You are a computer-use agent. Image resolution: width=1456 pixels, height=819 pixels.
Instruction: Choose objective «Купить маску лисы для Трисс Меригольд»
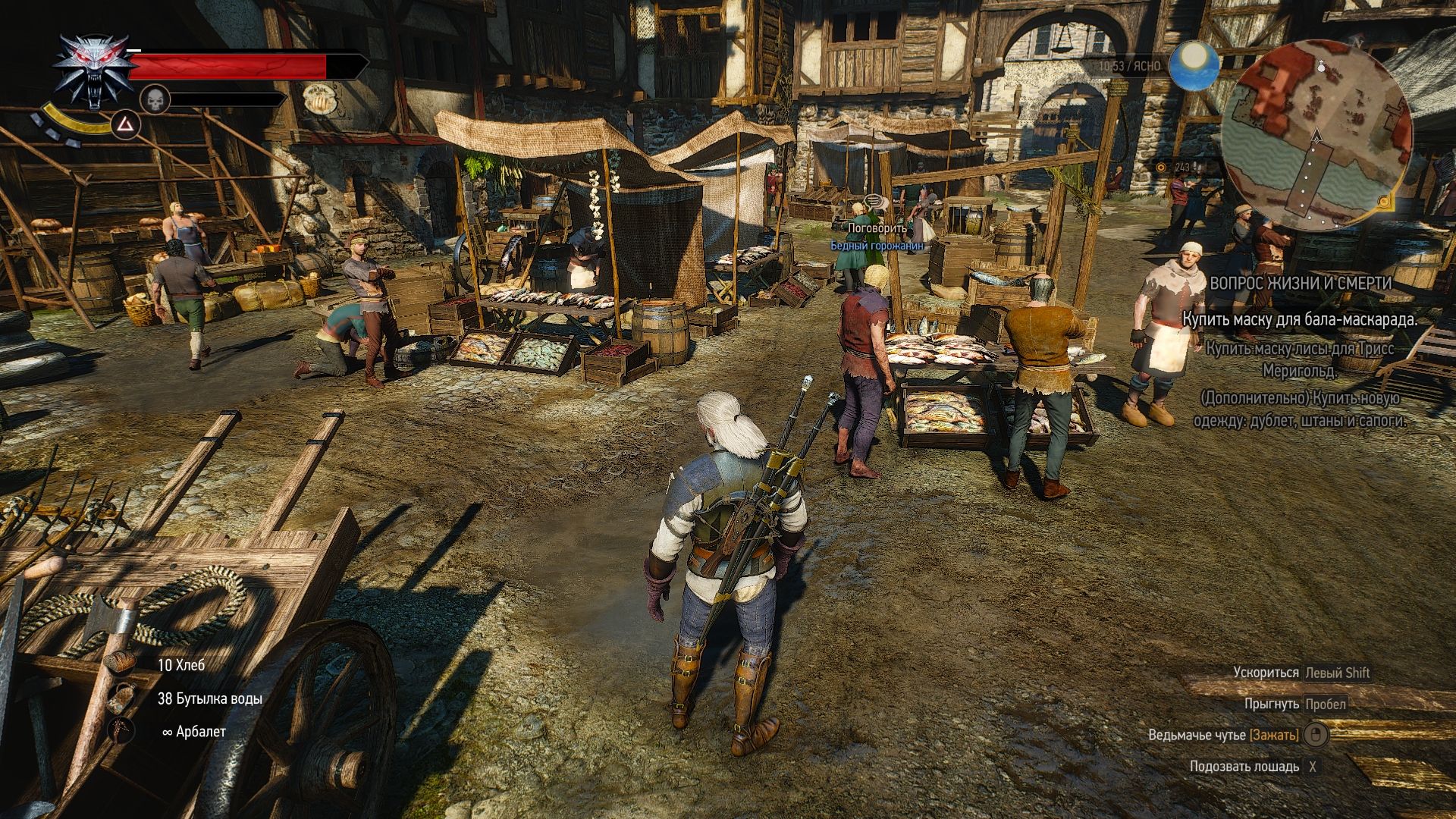tap(1300, 359)
